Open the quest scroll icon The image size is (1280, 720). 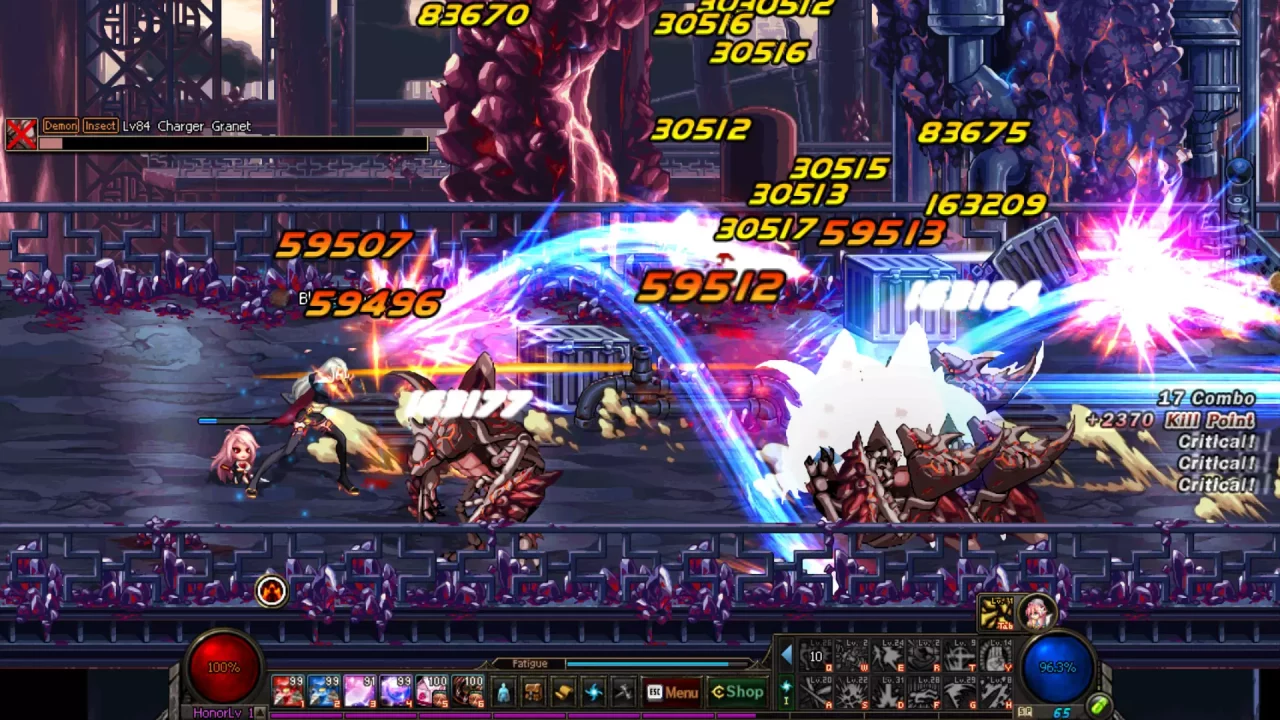coord(563,690)
